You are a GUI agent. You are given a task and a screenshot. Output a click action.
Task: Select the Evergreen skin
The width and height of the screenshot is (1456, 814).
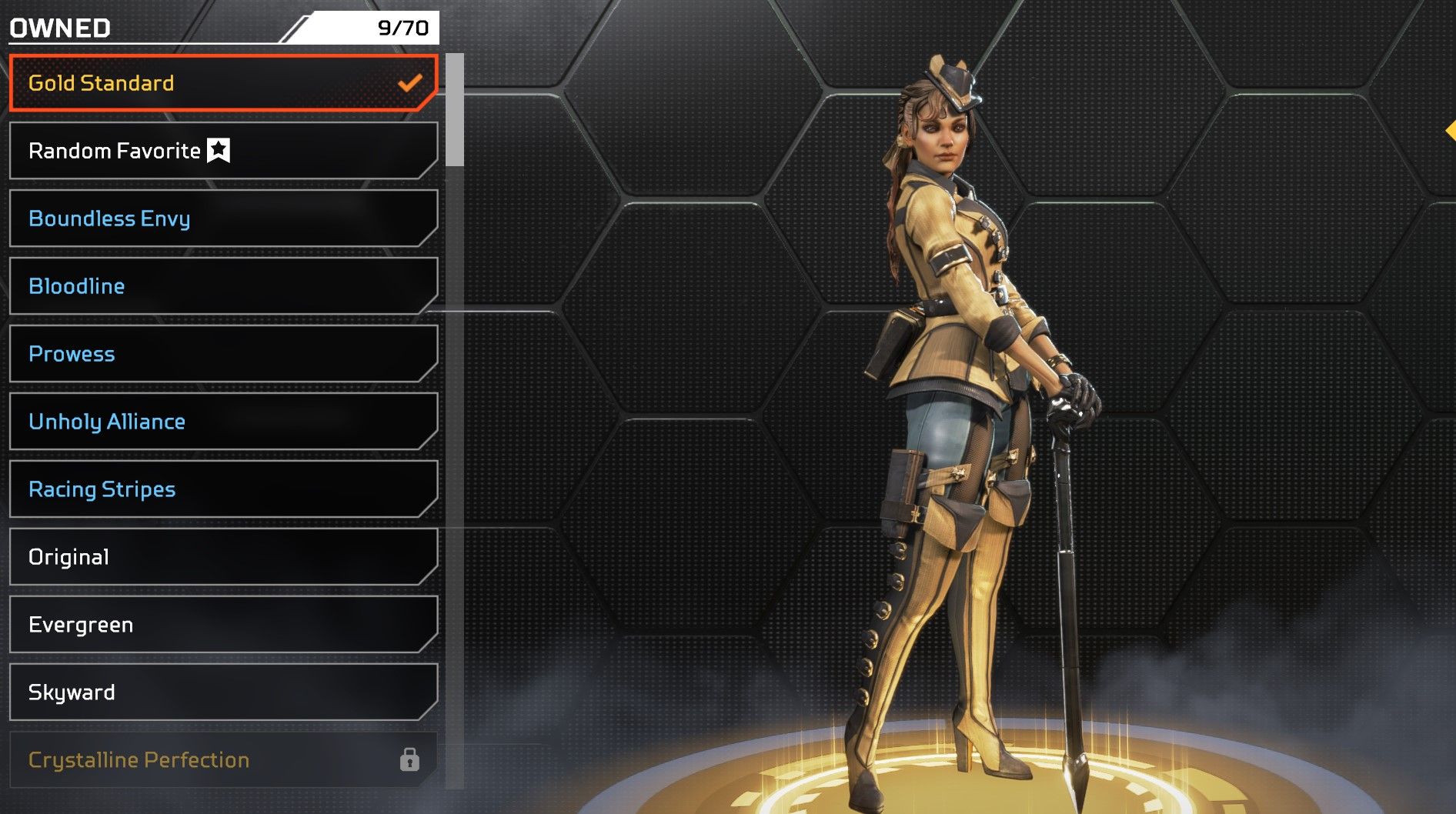[x=223, y=625]
